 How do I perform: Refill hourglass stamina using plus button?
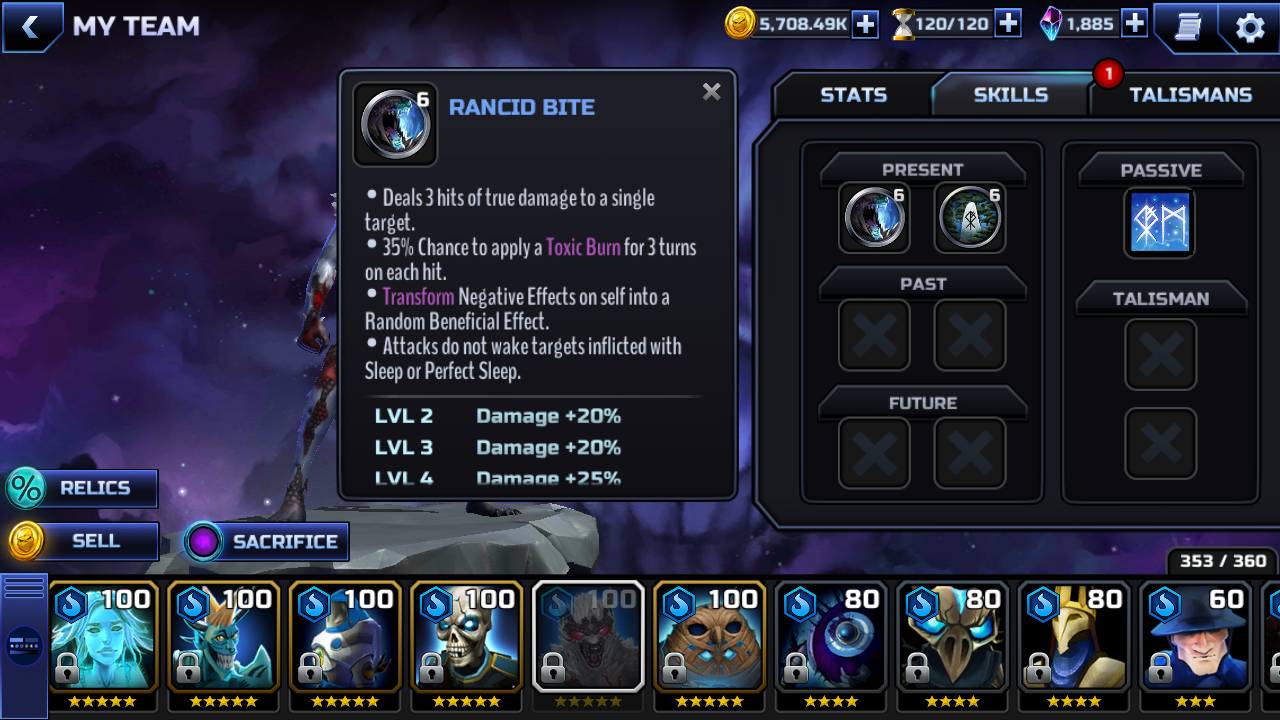point(1008,24)
